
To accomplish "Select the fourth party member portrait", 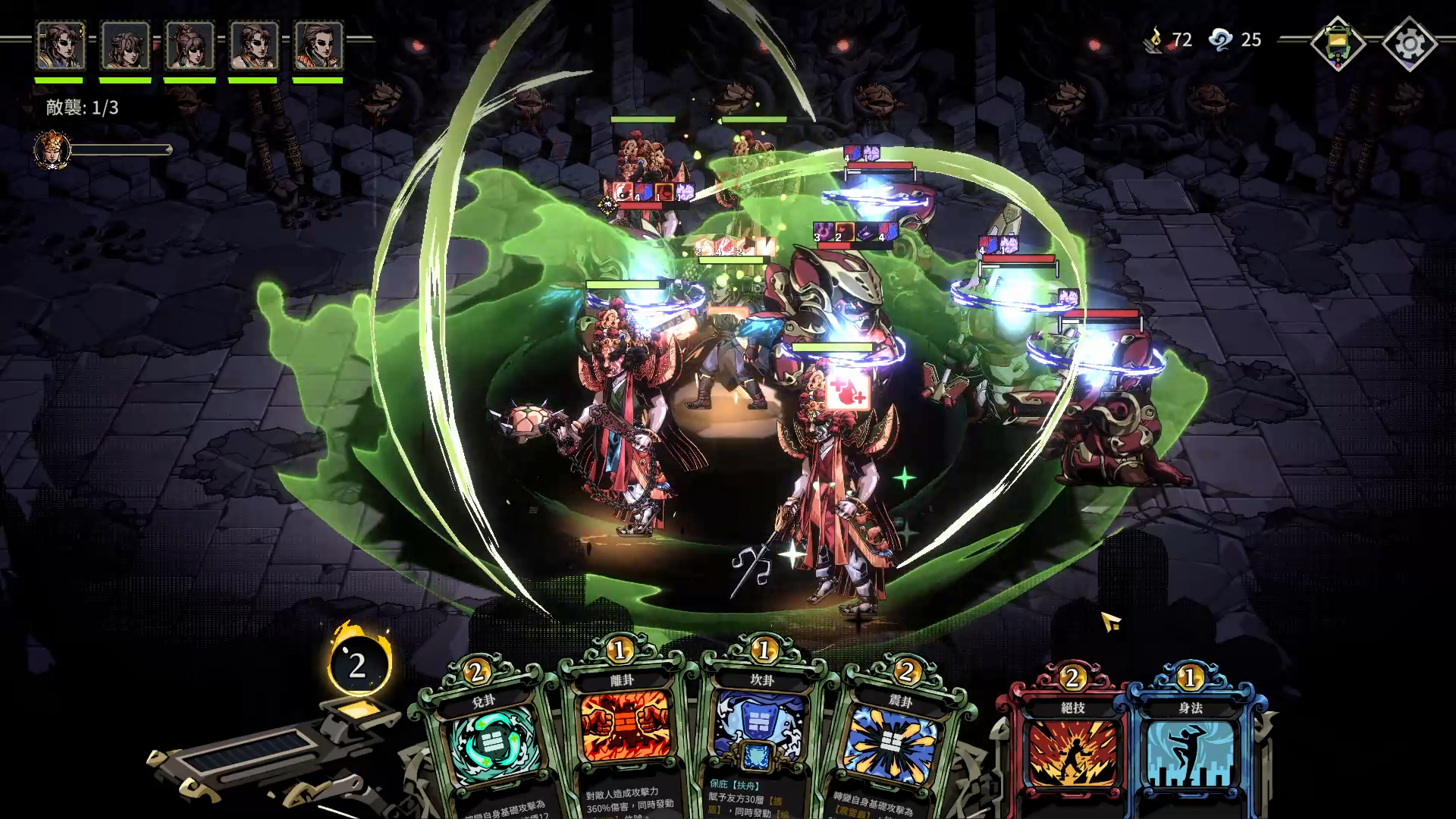I will coord(254,45).
